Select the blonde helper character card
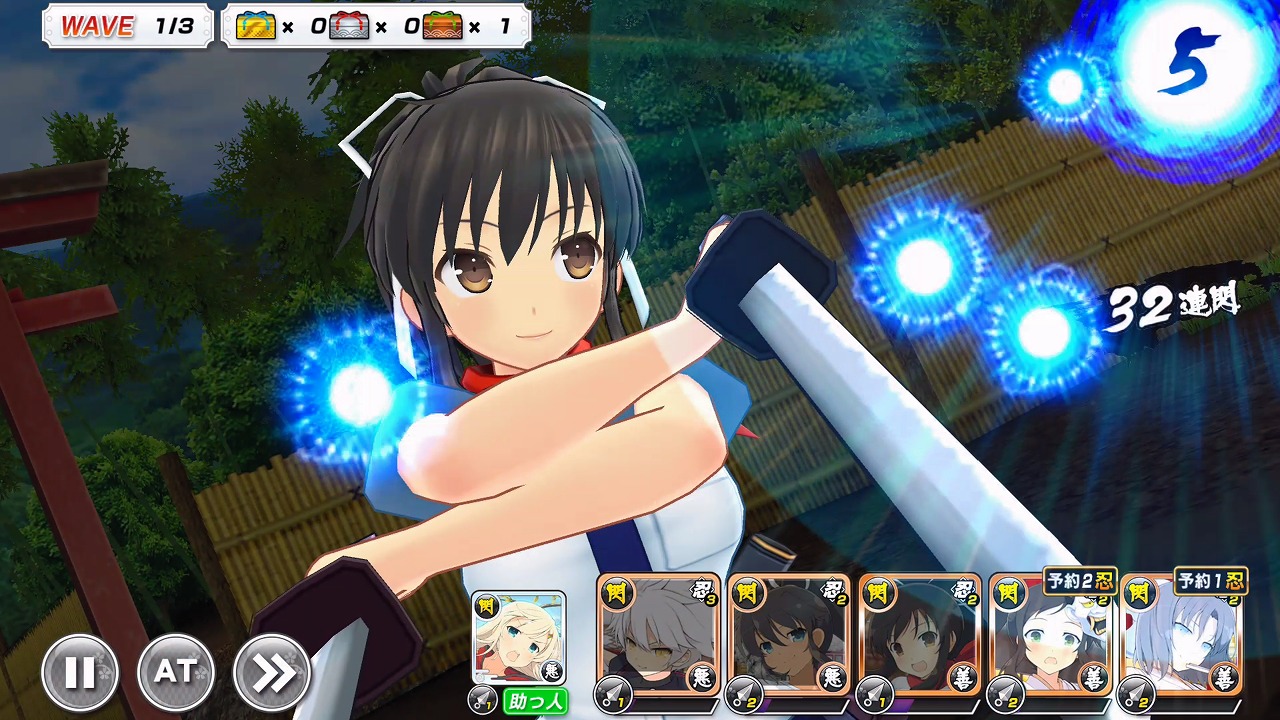Image resolution: width=1280 pixels, height=720 pixels. [x=518, y=638]
